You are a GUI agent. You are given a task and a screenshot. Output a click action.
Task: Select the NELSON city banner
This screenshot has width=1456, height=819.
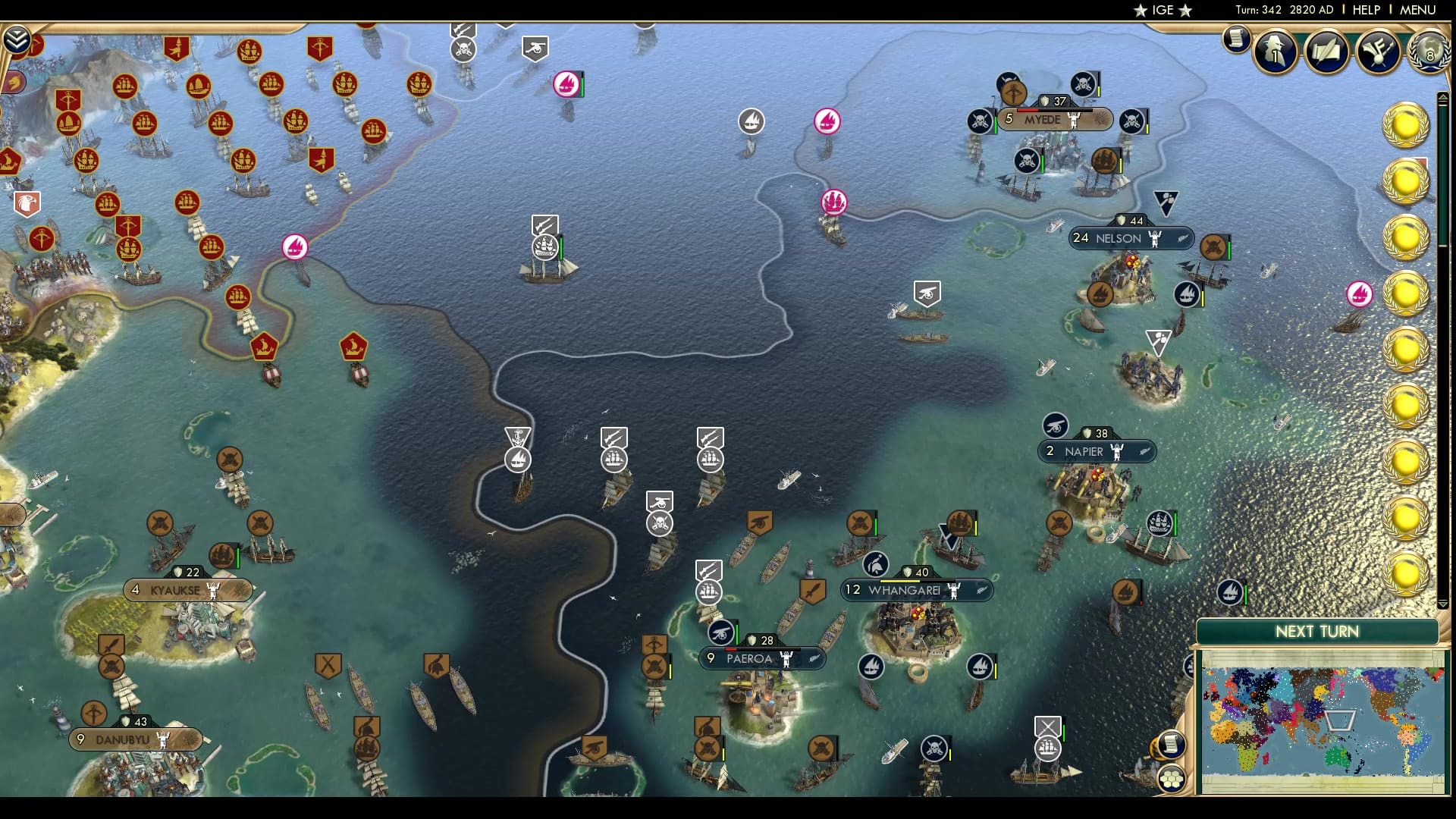coord(1131,238)
